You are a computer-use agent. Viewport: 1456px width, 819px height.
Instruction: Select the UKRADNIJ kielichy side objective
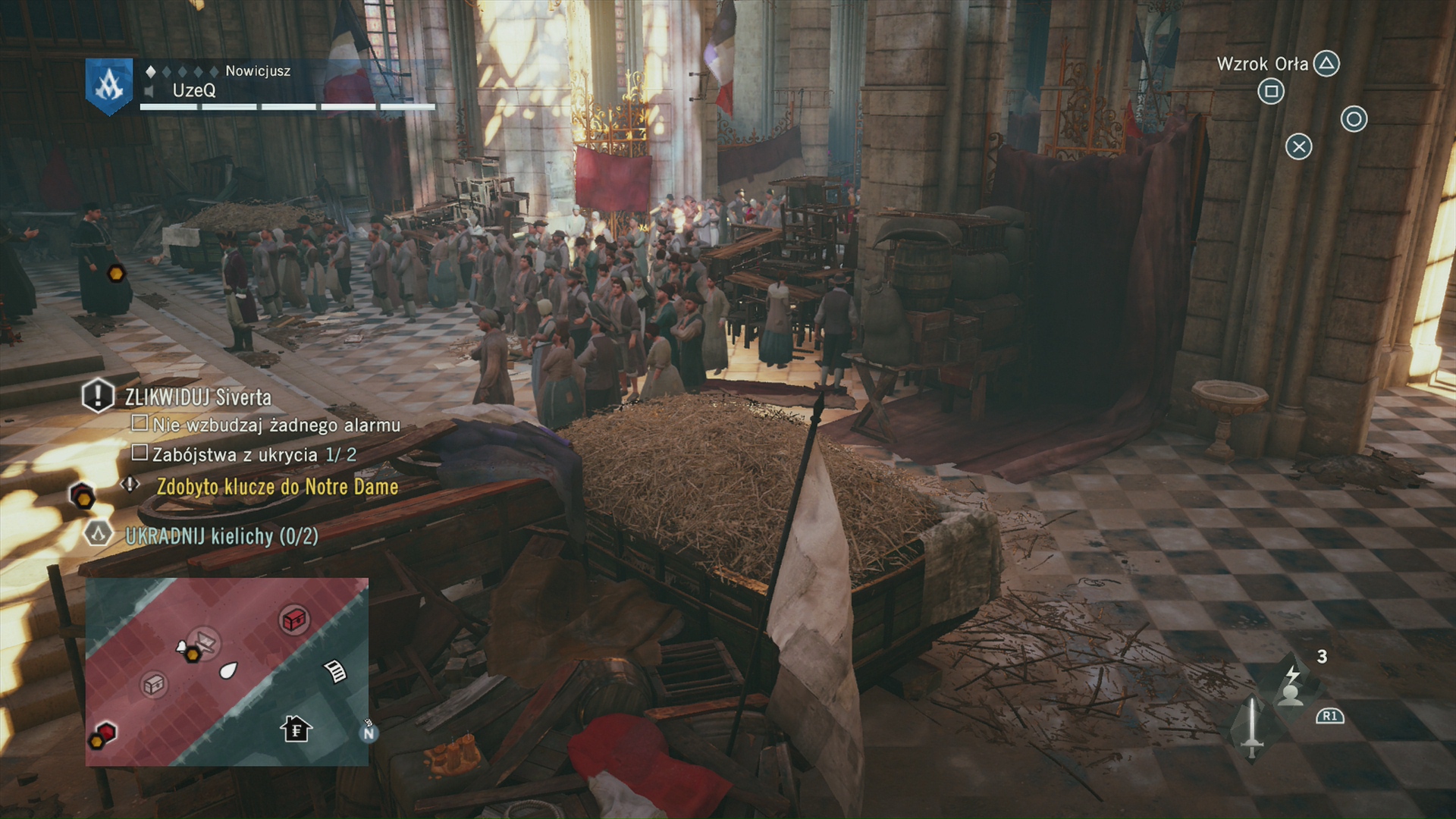point(221,536)
